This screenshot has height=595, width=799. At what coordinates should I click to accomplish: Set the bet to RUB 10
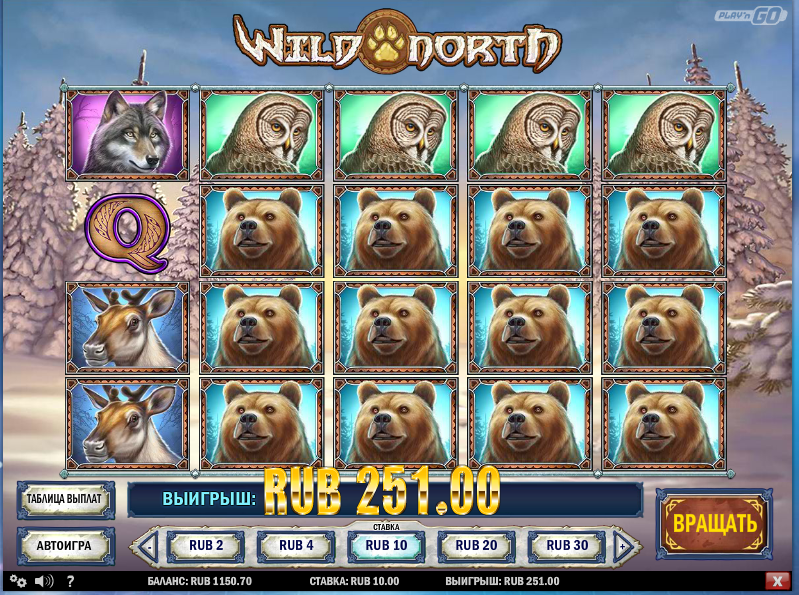click(386, 546)
